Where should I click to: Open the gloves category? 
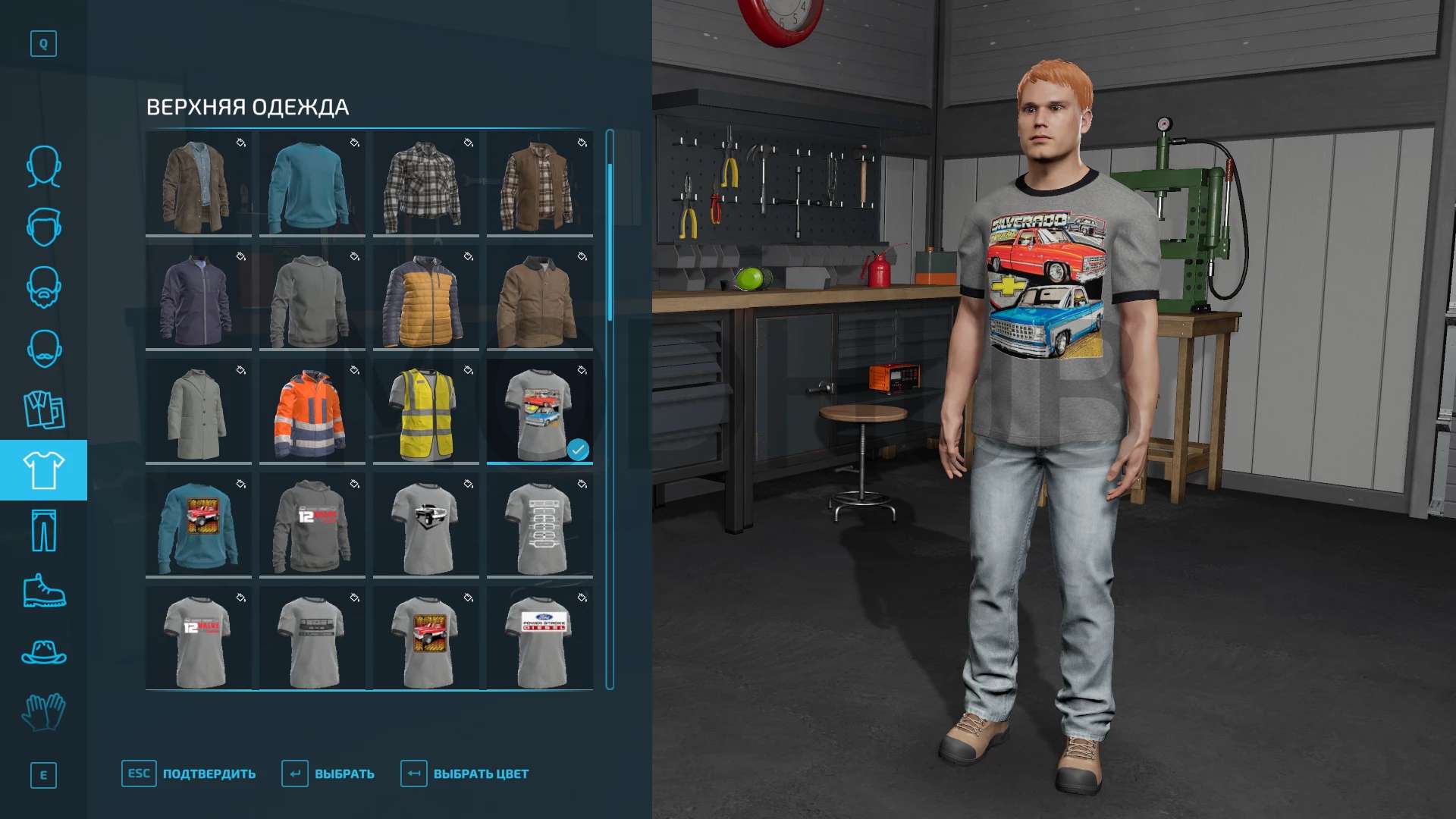click(43, 712)
